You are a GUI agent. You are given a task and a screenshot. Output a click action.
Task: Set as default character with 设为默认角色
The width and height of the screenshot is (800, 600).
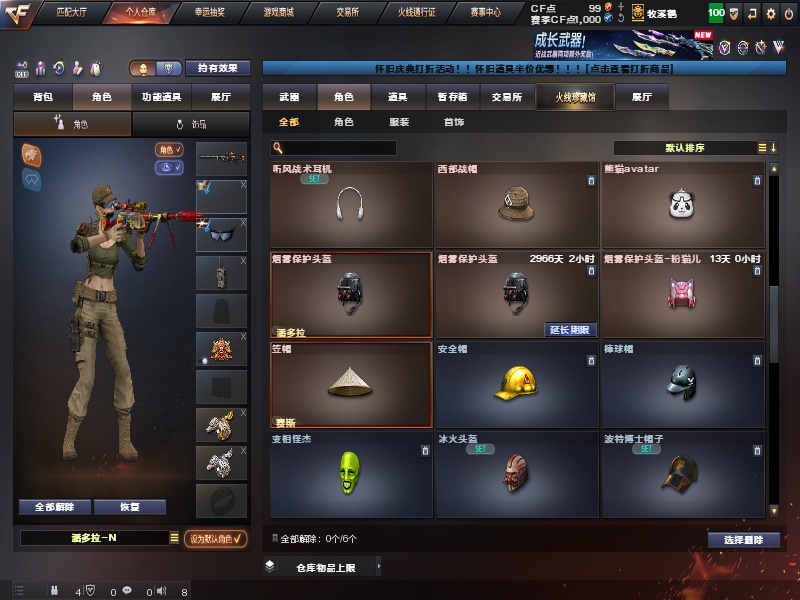tap(216, 539)
